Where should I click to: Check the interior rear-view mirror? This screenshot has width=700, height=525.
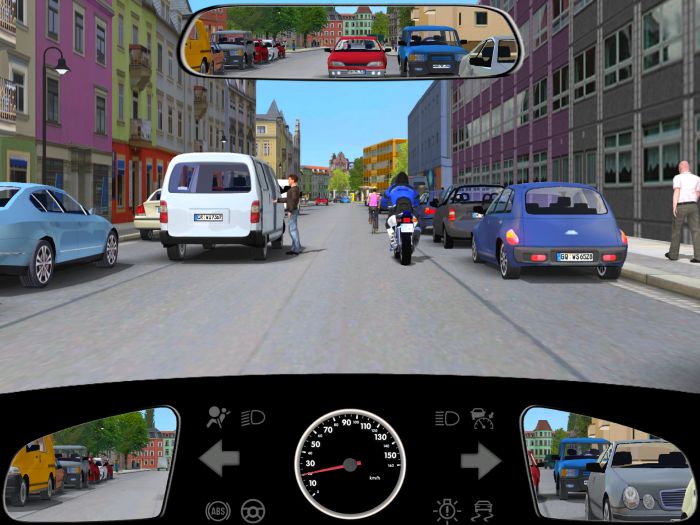pos(350,44)
